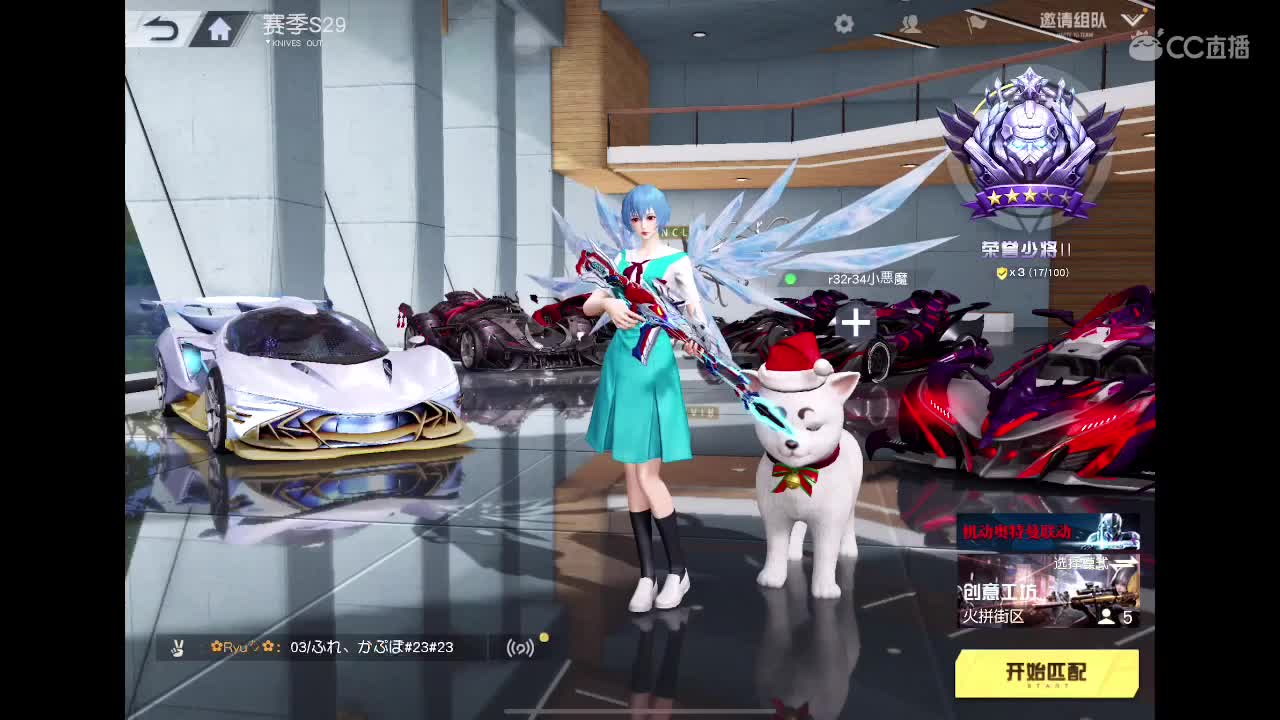The height and width of the screenshot is (720, 1280).
Task: Click the home icon in top left
Action: 218,29
